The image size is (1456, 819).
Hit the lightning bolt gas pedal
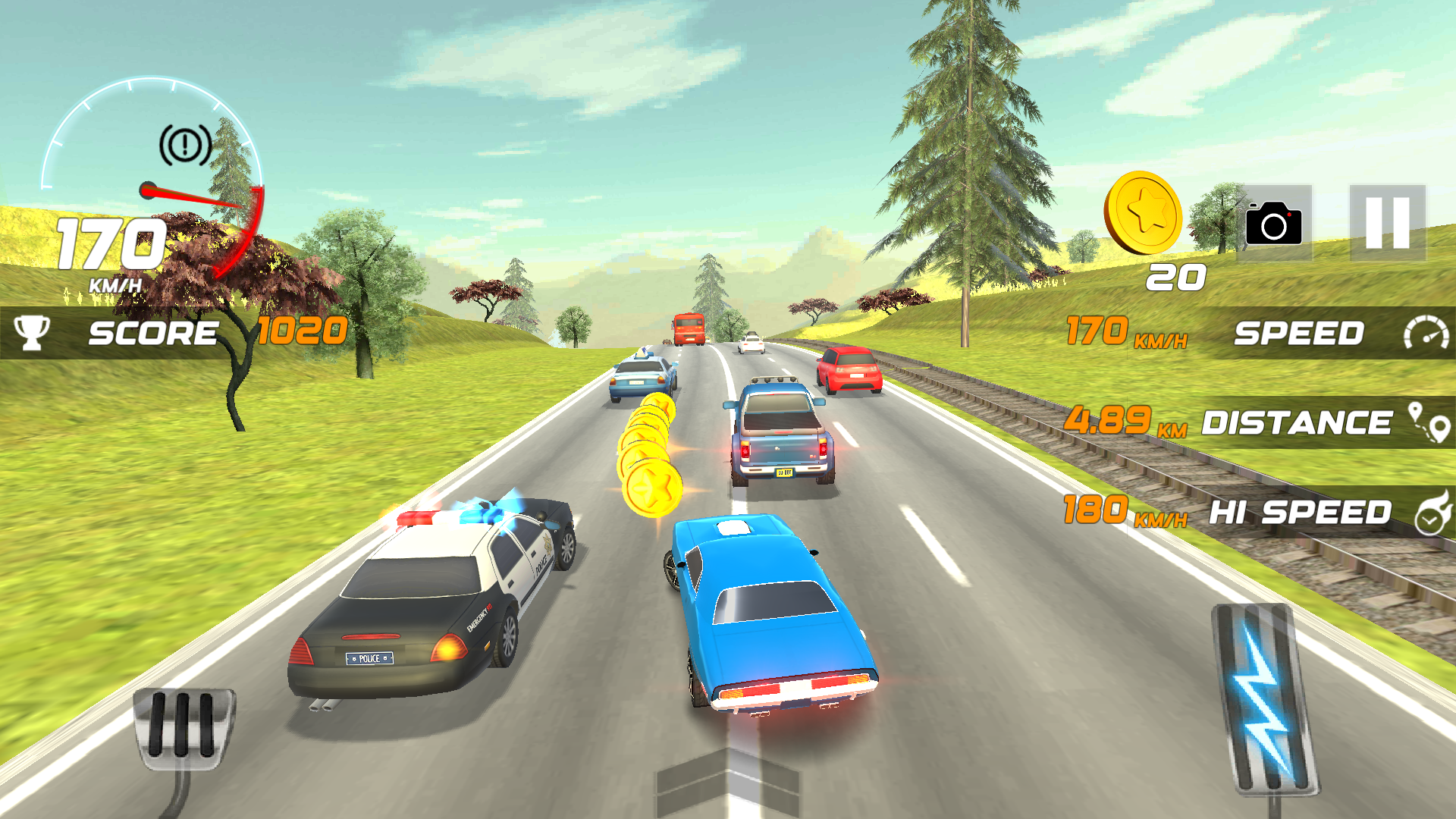coord(1264,698)
